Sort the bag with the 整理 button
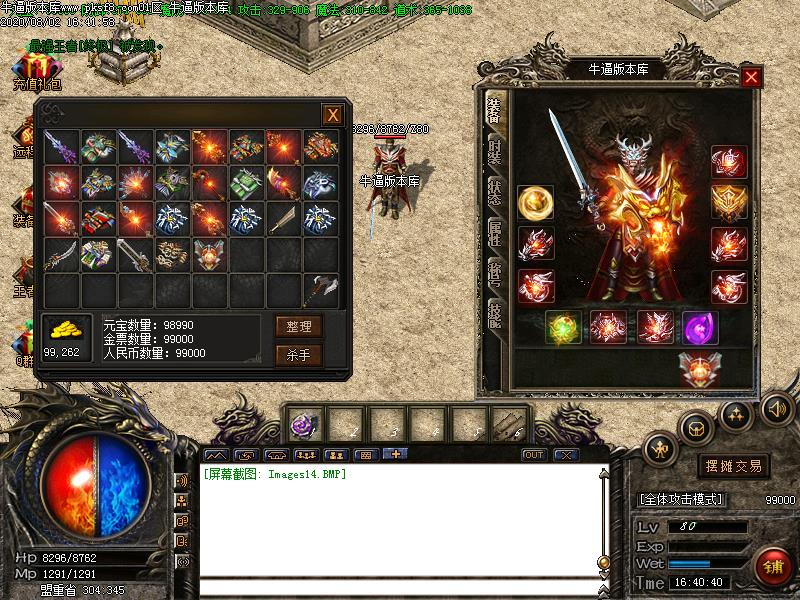Image resolution: width=800 pixels, height=600 pixels. [x=299, y=326]
